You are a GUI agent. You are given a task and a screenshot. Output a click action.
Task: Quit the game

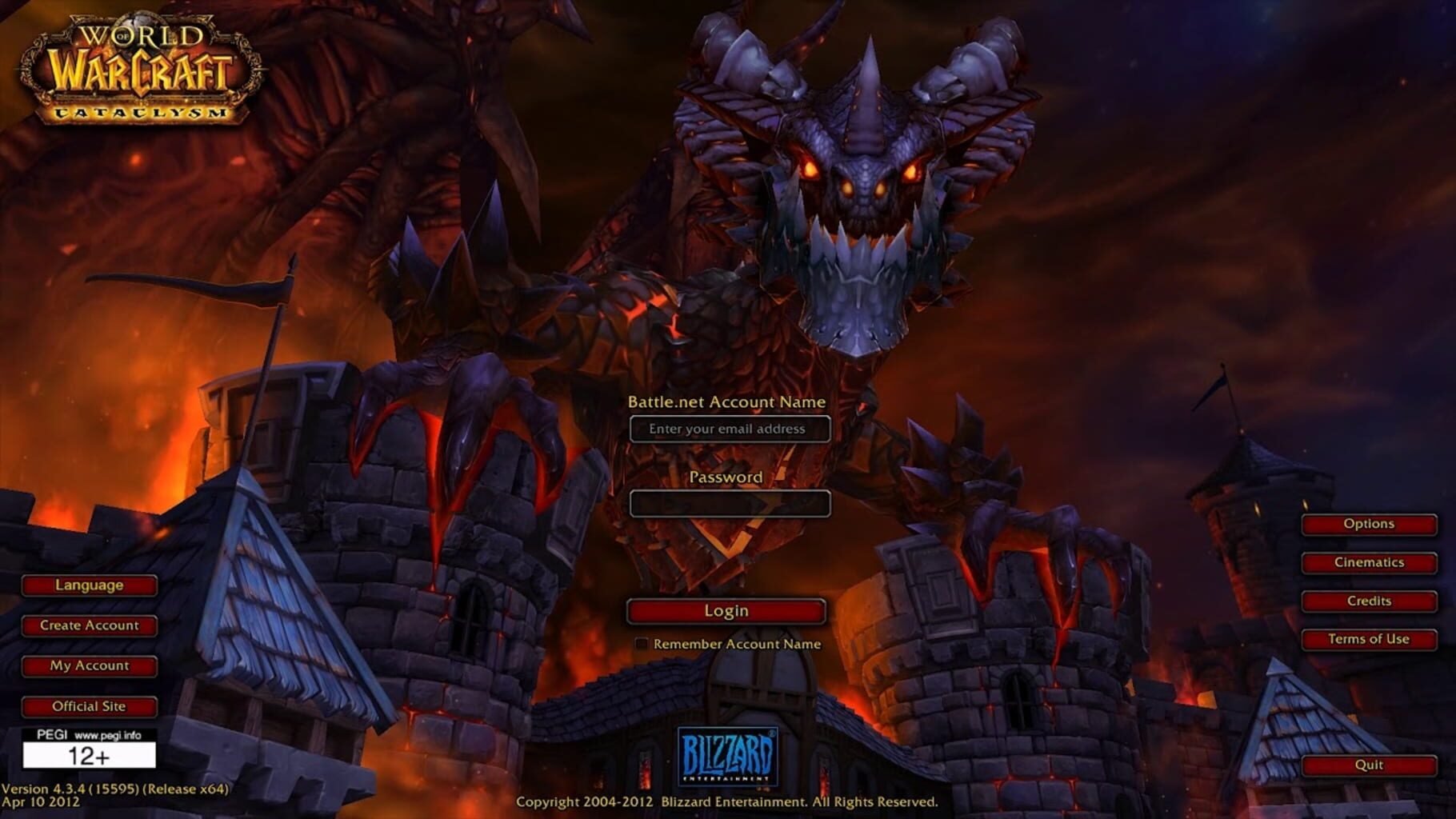[1368, 765]
